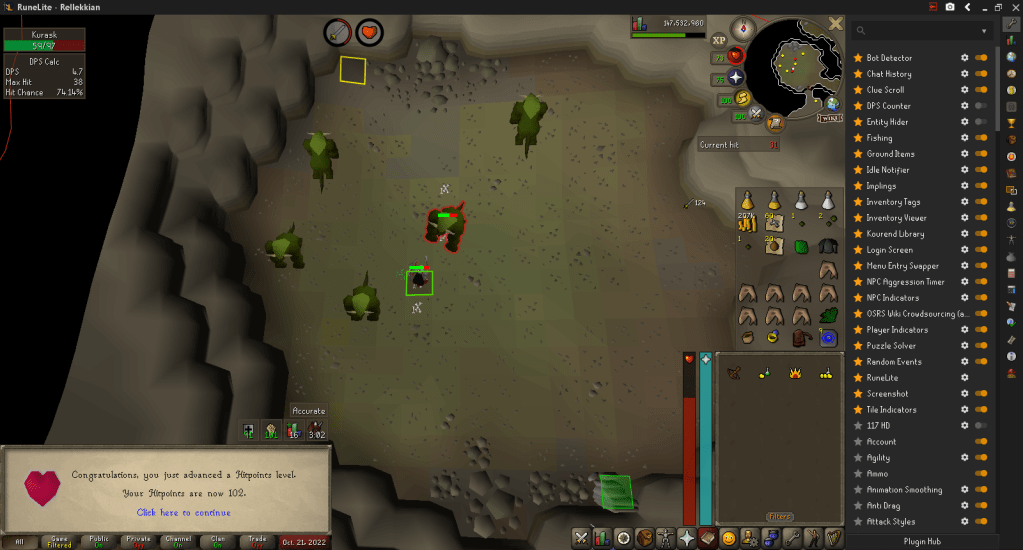
Task: Toggle the Private chat tab
Action: 138,541
